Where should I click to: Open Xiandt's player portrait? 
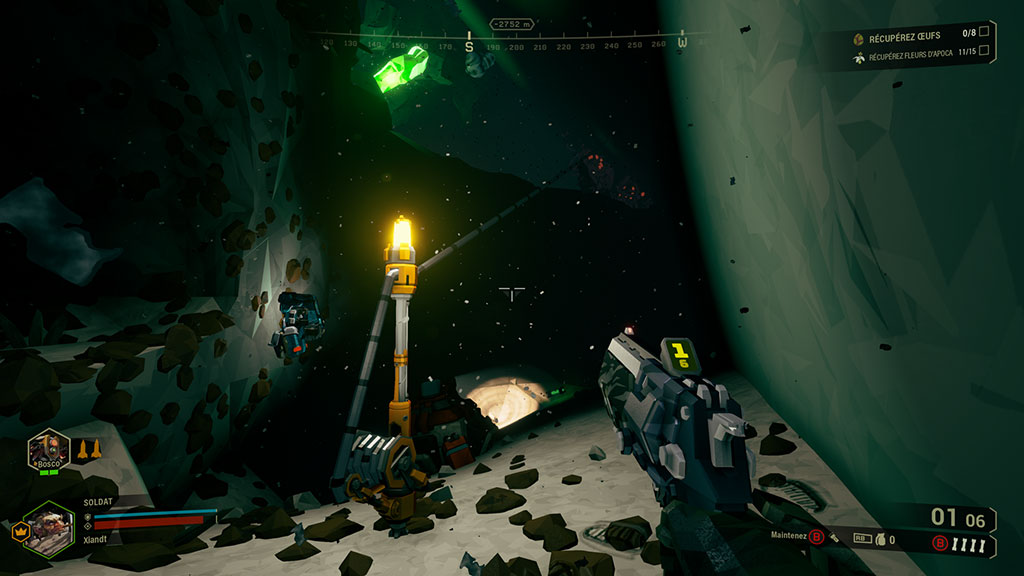click(x=47, y=526)
